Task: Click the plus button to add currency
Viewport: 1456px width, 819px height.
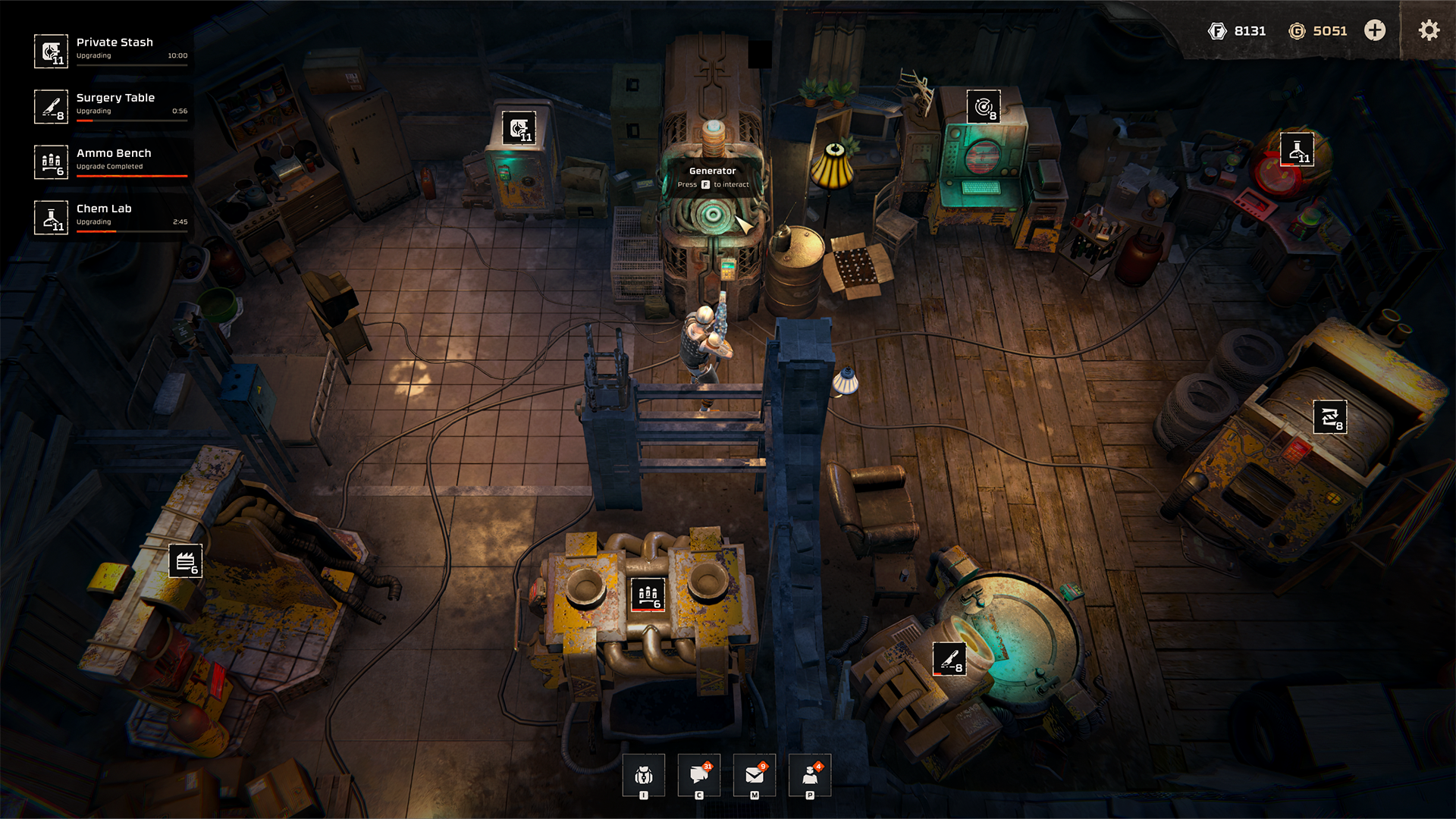Action: pos(1375,30)
